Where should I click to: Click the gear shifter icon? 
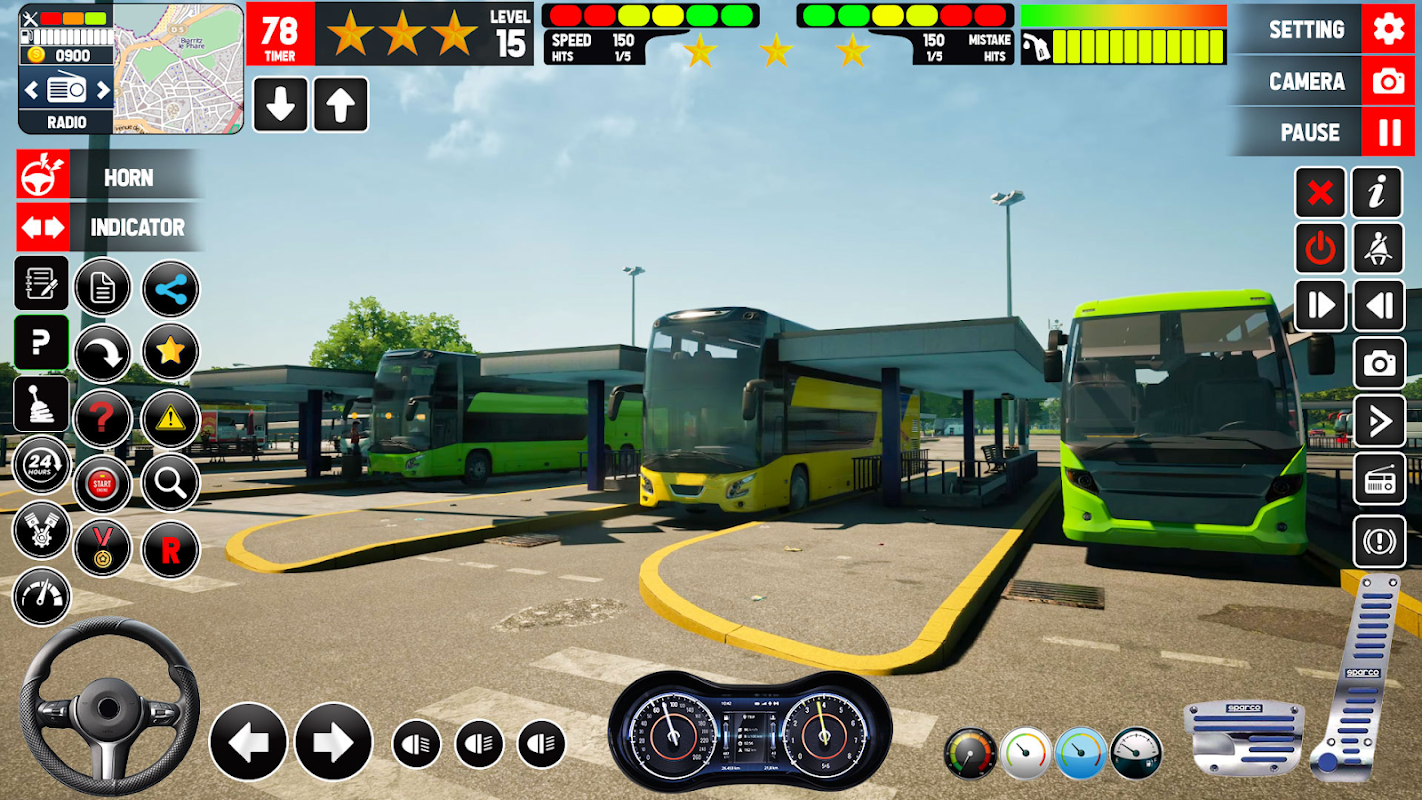[41, 404]
